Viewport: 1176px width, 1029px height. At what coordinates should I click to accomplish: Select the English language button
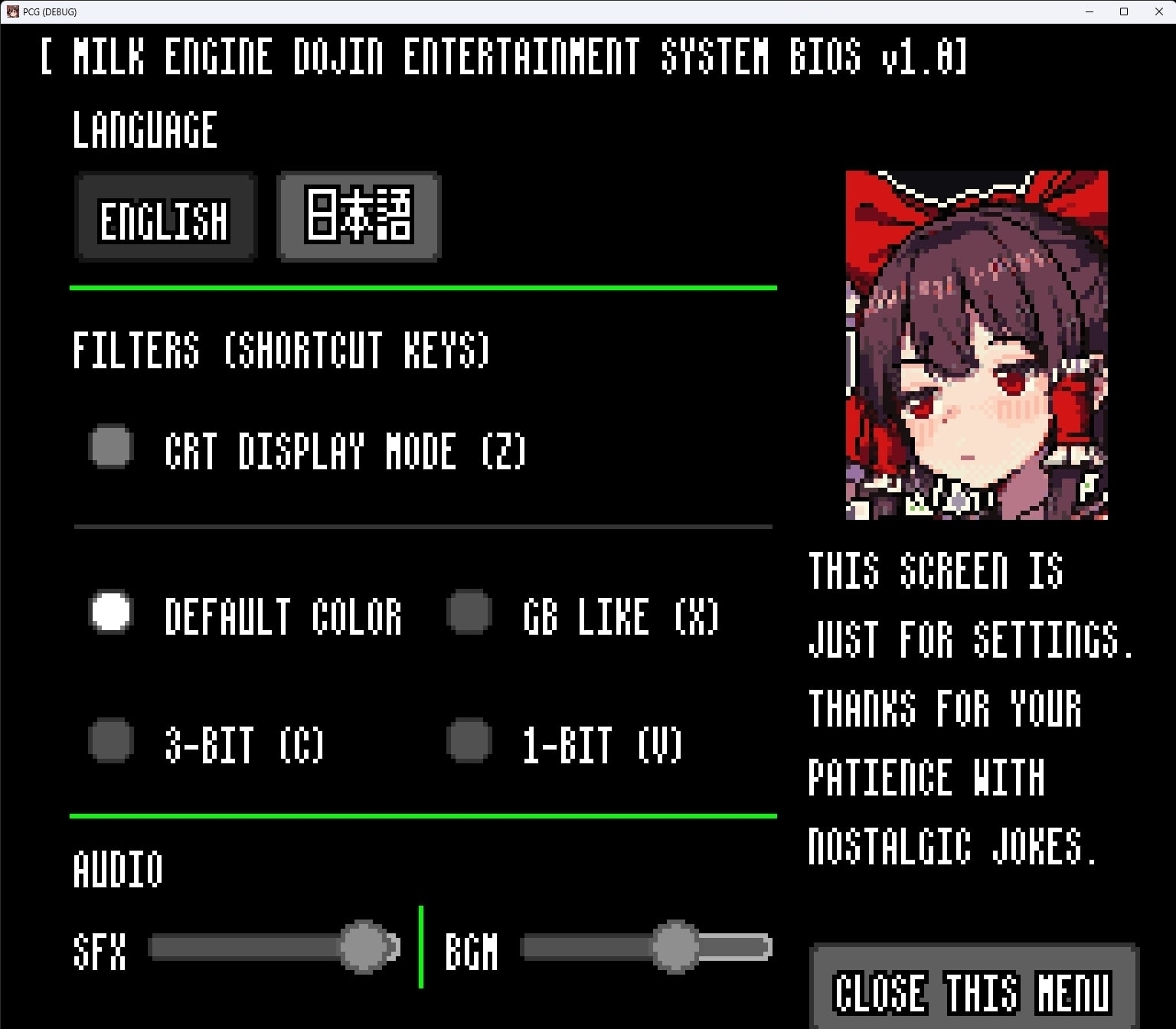point(165,218)
